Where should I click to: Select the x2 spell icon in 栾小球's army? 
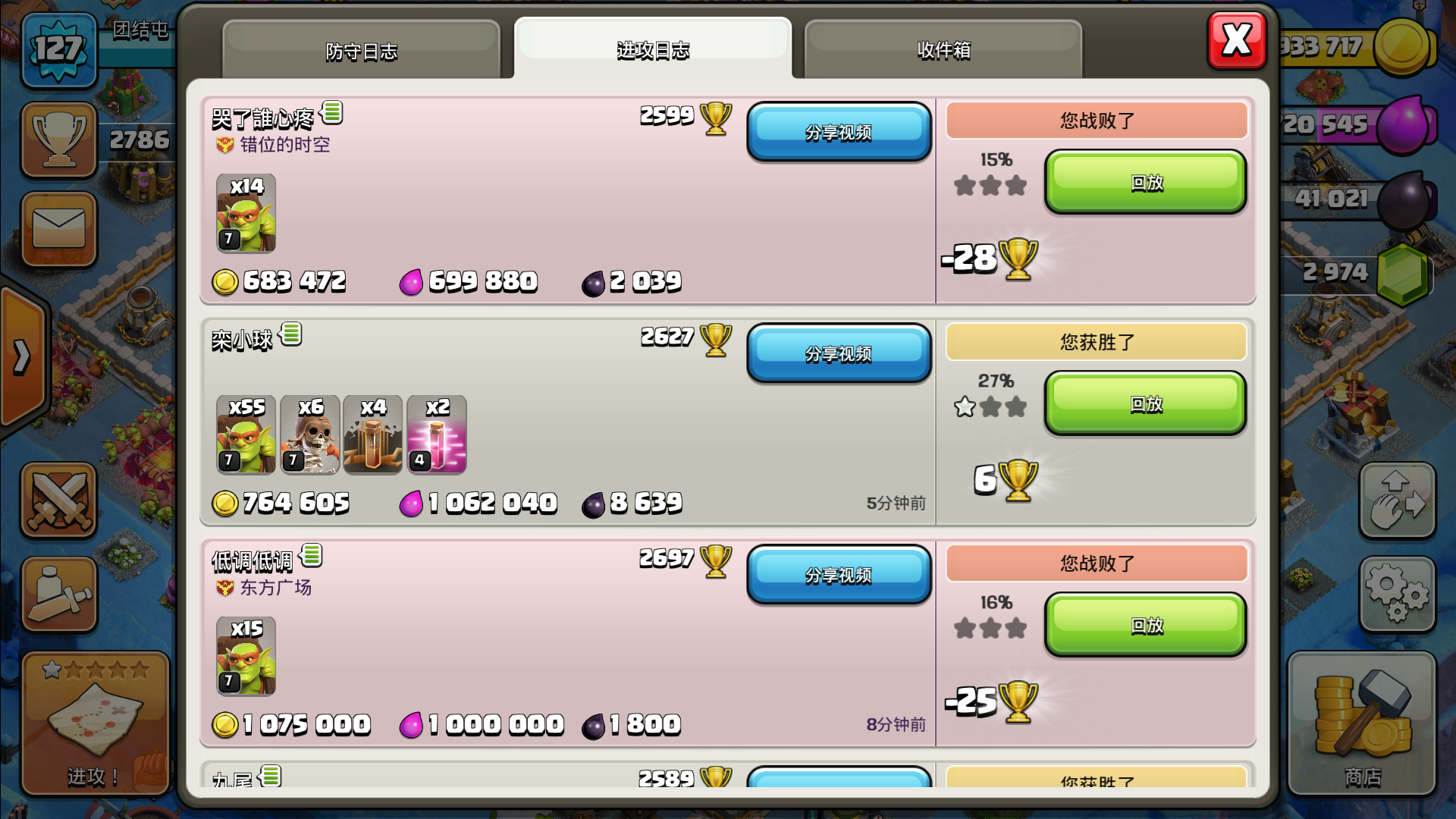438,435
